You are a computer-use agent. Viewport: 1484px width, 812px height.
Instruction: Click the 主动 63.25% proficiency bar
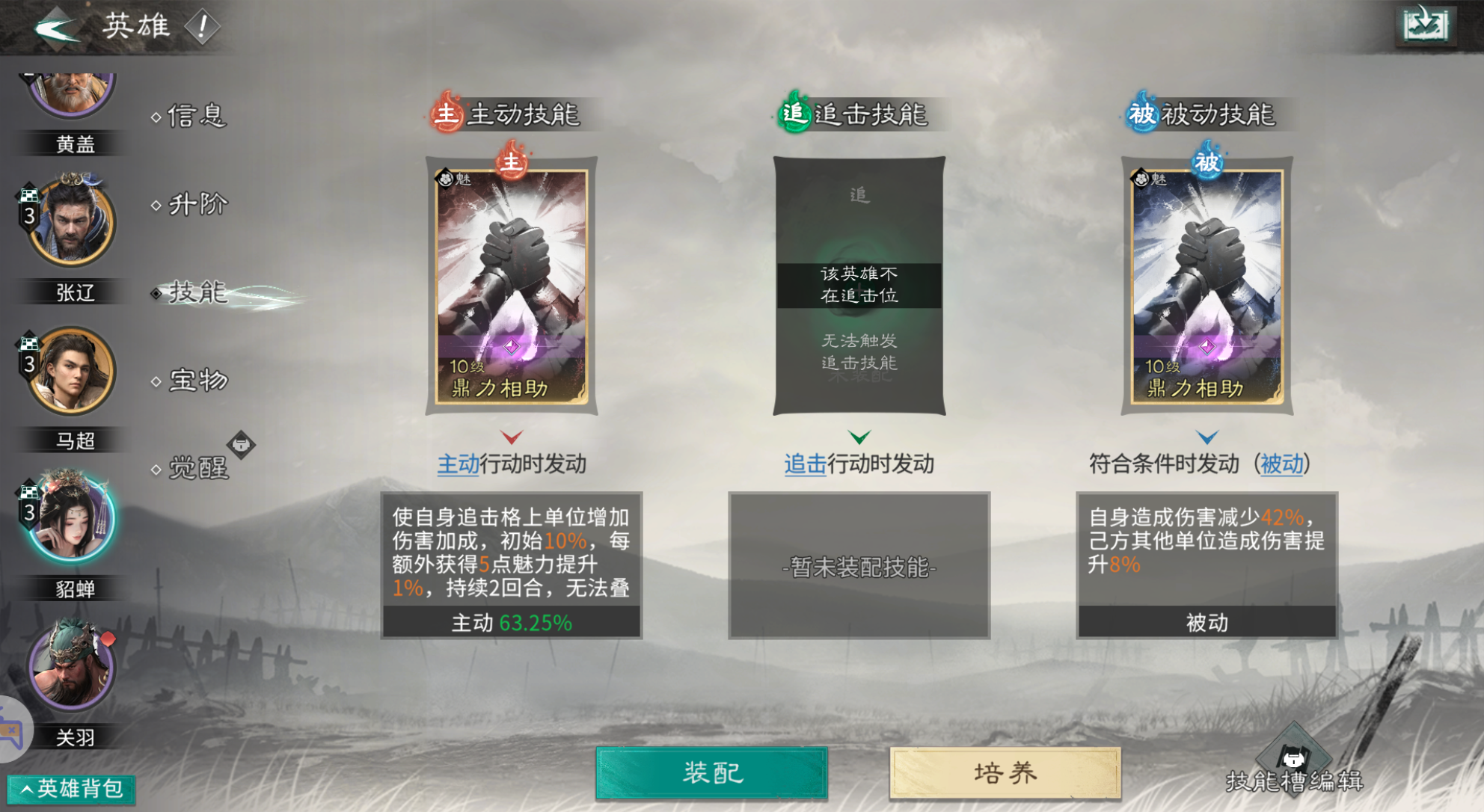(x=512, y=621)
